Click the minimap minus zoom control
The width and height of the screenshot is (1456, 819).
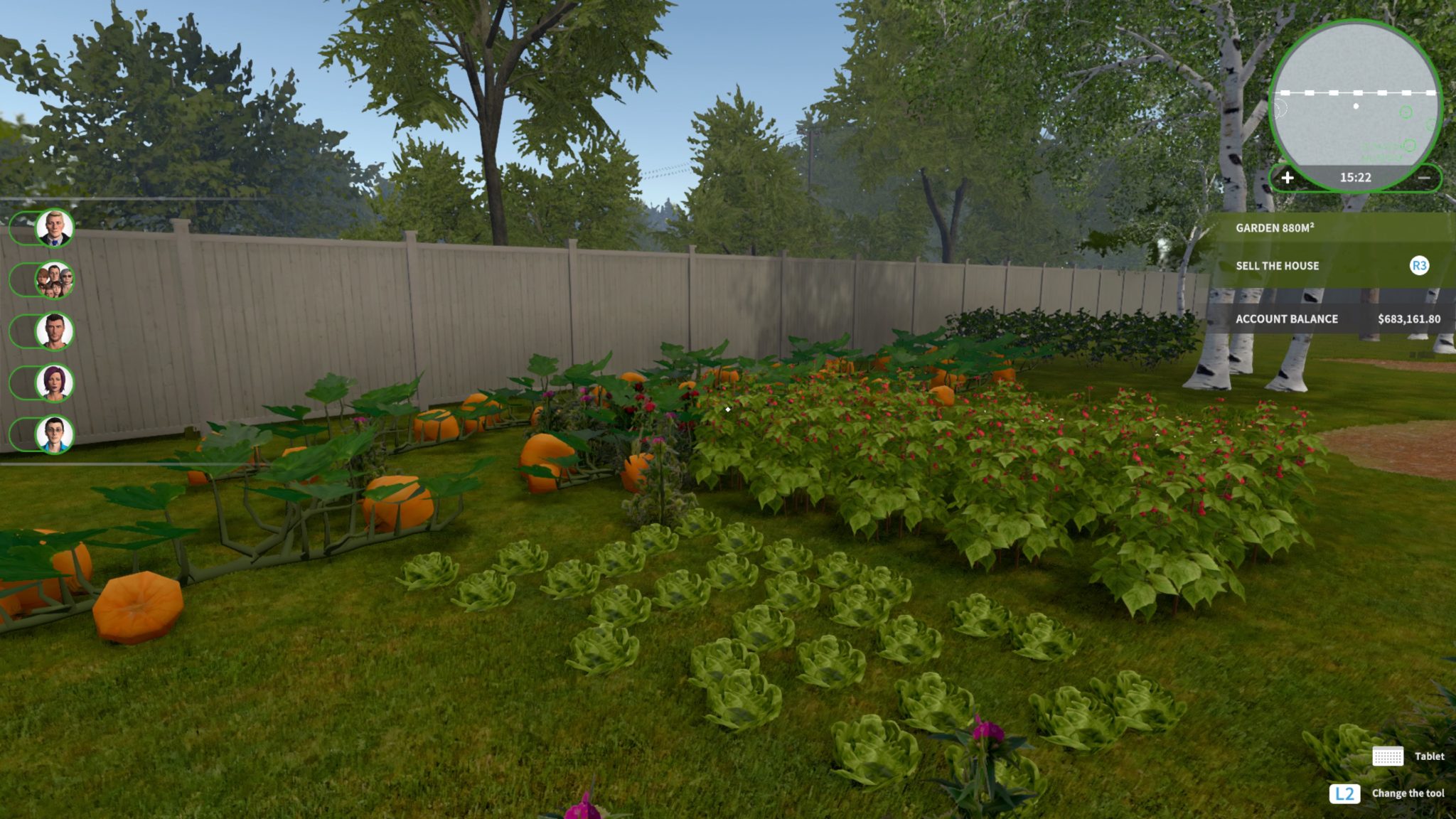(1423, 178)
